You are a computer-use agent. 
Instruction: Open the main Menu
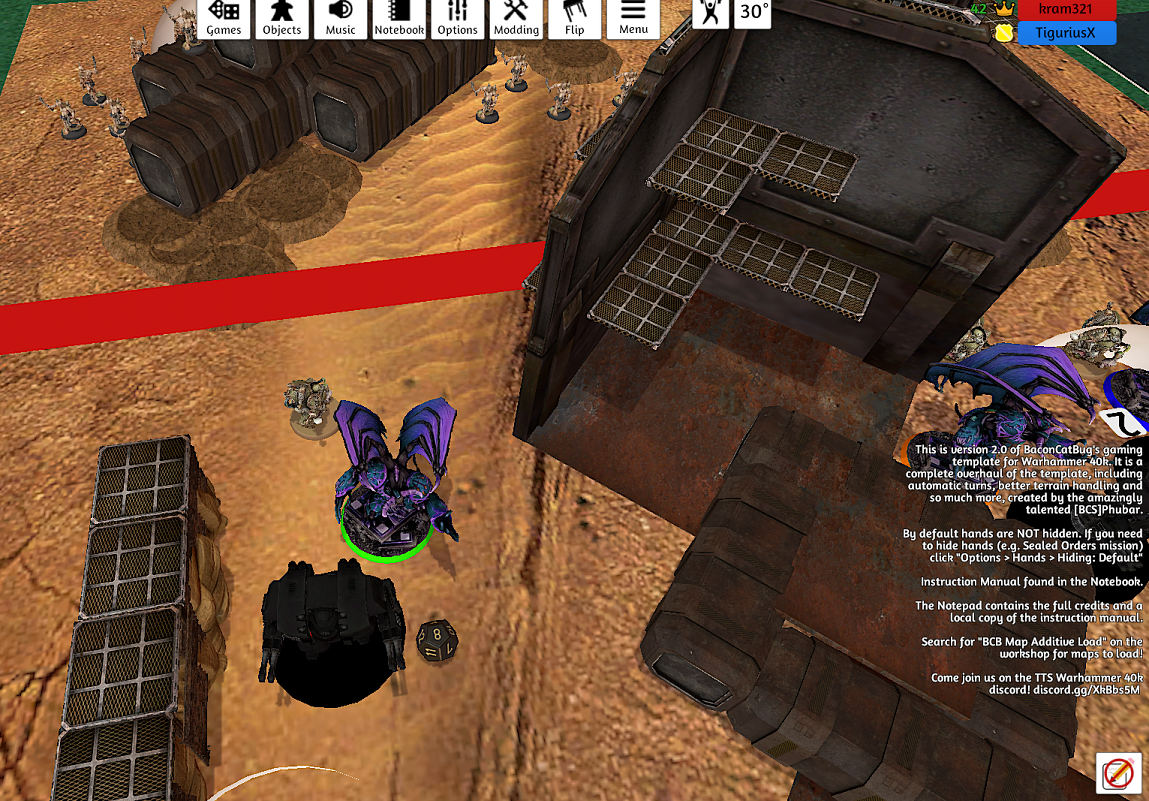pyautogui.click(x=633, y=18)
